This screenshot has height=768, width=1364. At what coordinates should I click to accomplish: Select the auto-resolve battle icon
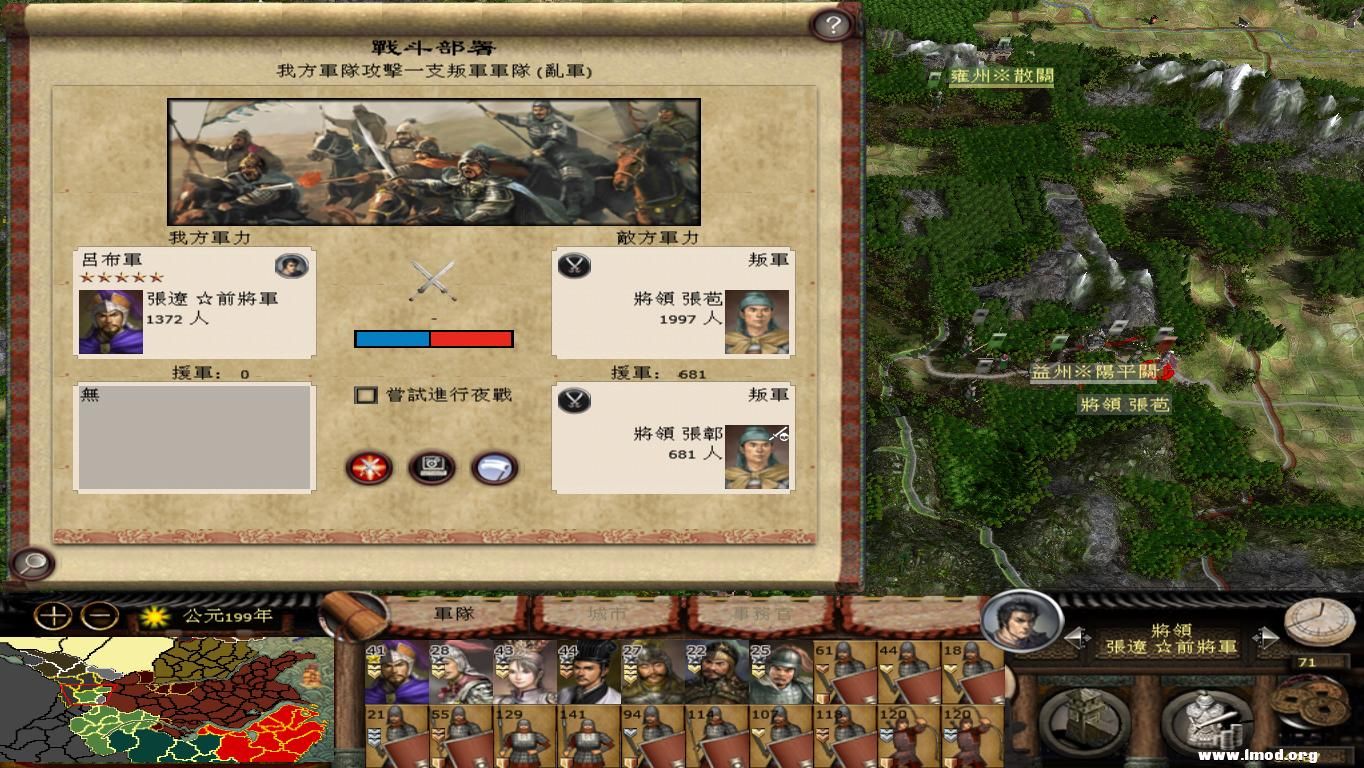coord(370,468)
